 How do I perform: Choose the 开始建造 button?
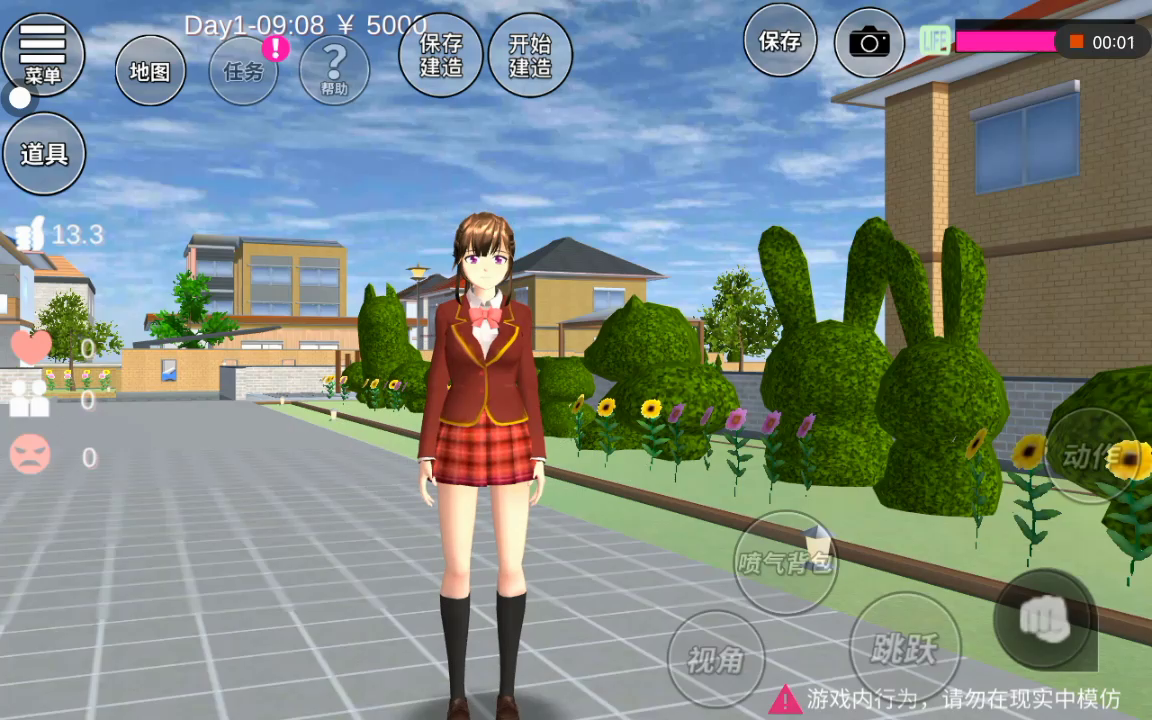click(x=530, y=55)
